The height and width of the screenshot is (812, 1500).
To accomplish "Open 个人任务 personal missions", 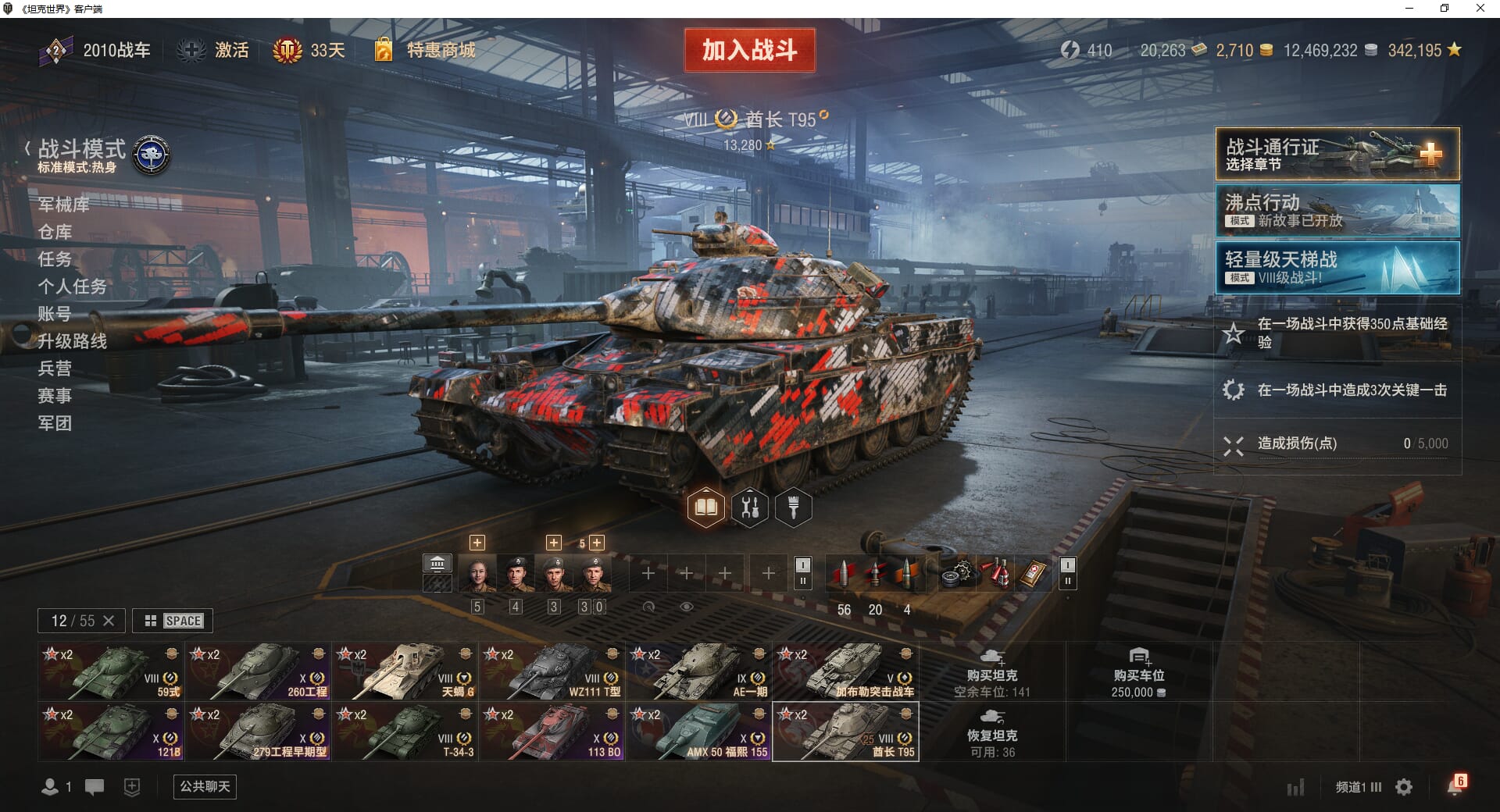I will [x=72, y=287].
